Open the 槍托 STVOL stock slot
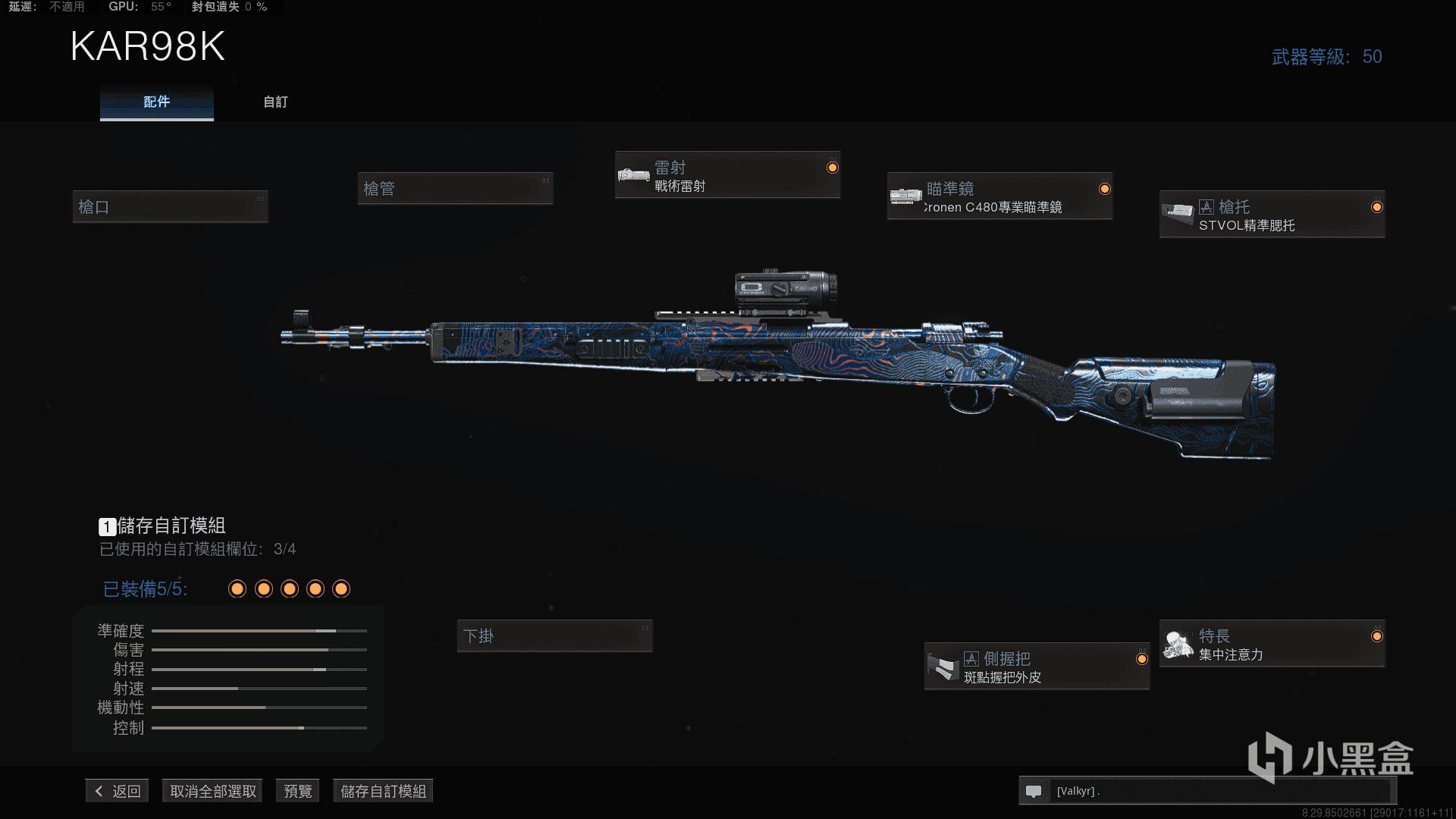 (x=1272, y=215)
